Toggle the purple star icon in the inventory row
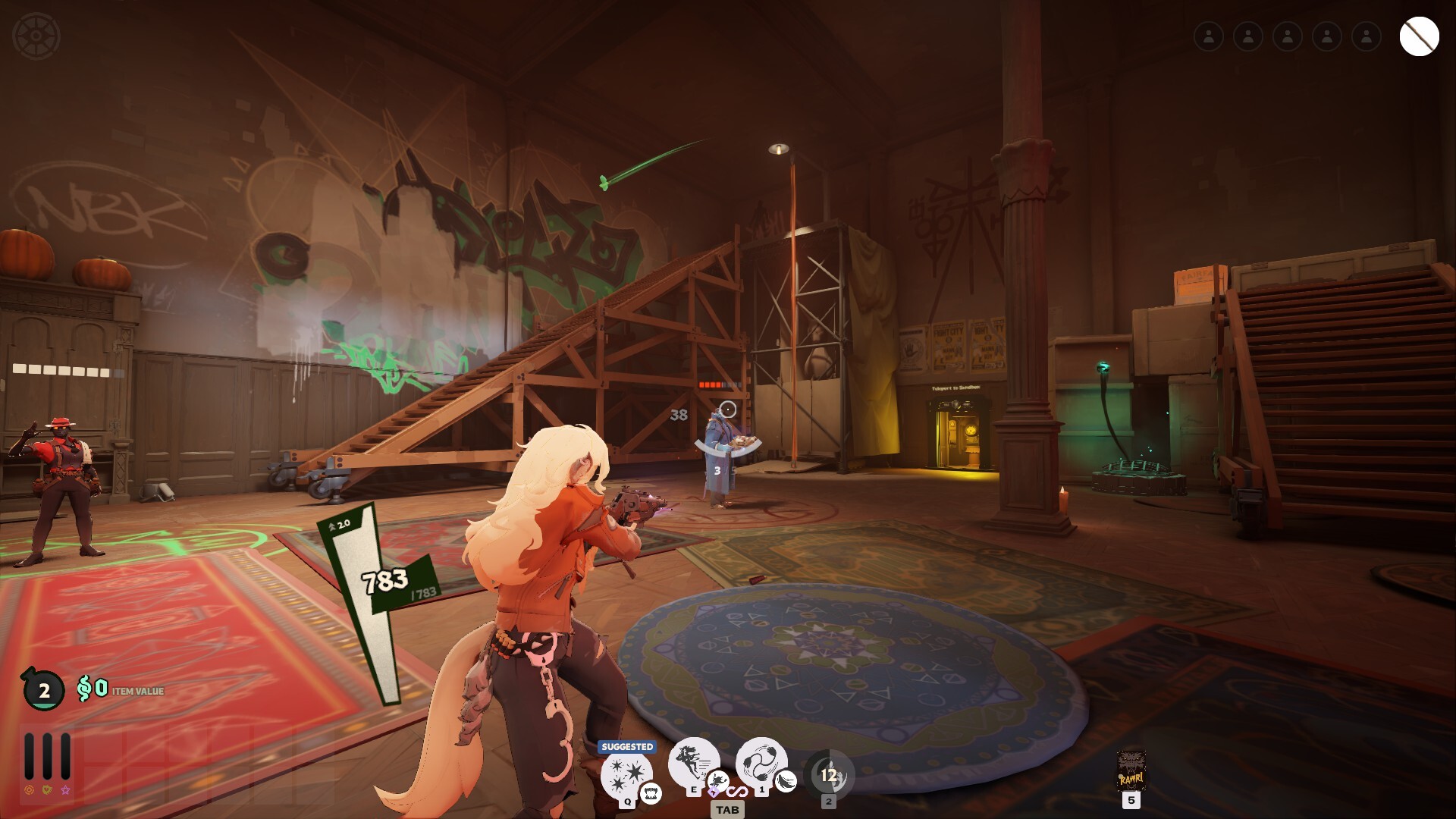The width and height of the screenshot is (1456, 819). tap(66, 790)
